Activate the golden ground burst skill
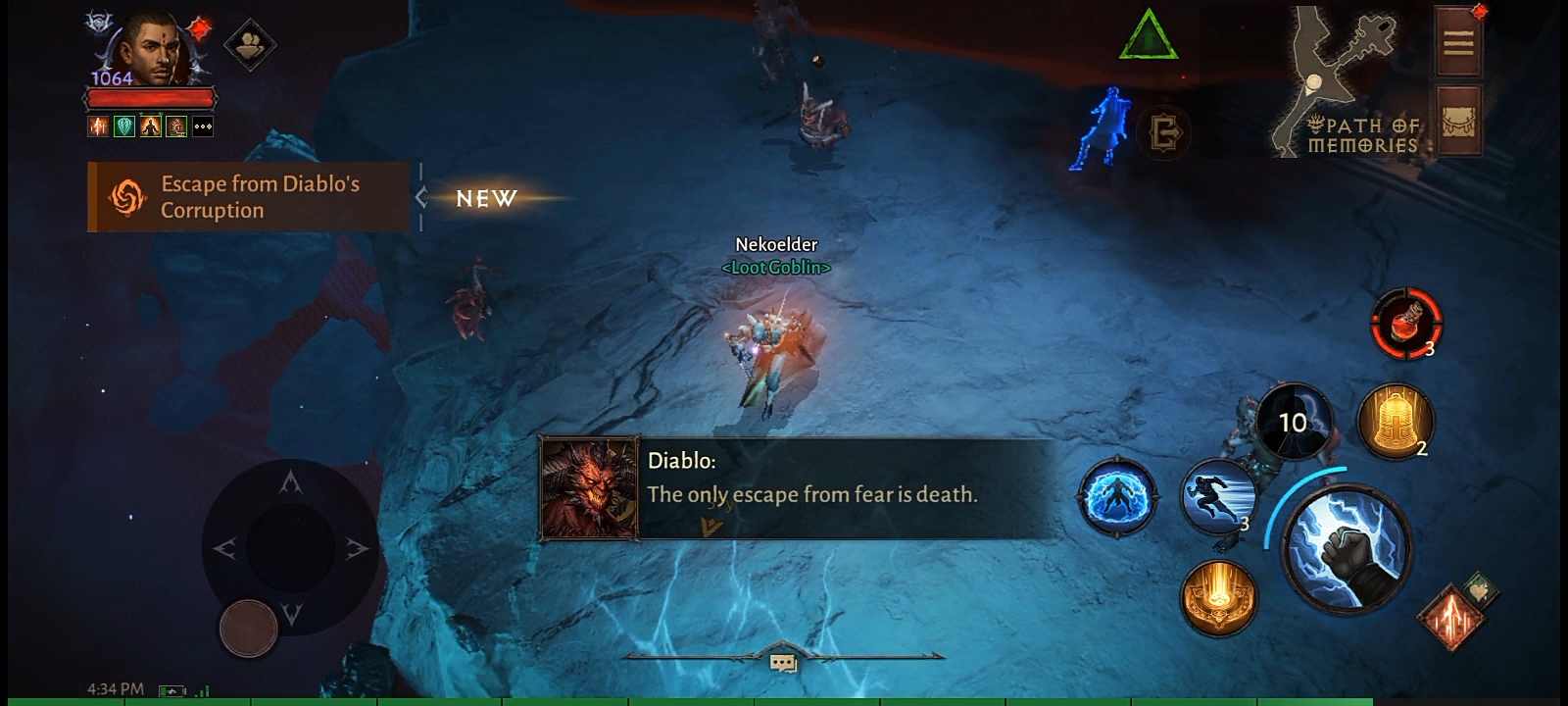 (x=1218, y=597)
